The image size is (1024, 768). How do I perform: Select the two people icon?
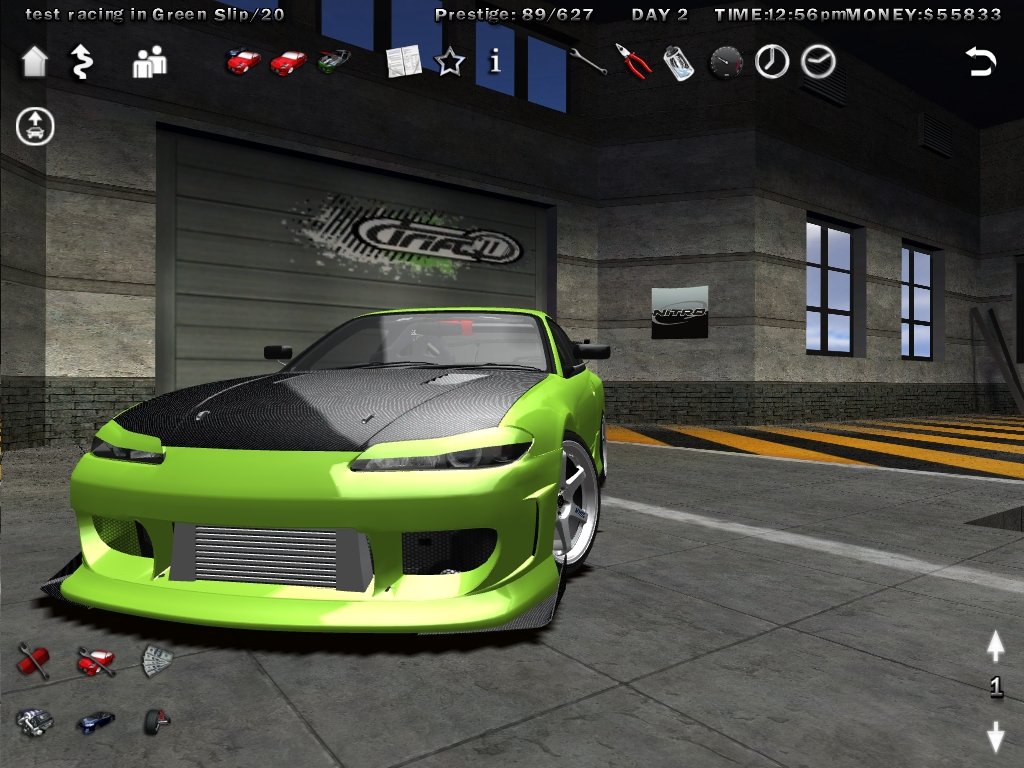[150, 63]
